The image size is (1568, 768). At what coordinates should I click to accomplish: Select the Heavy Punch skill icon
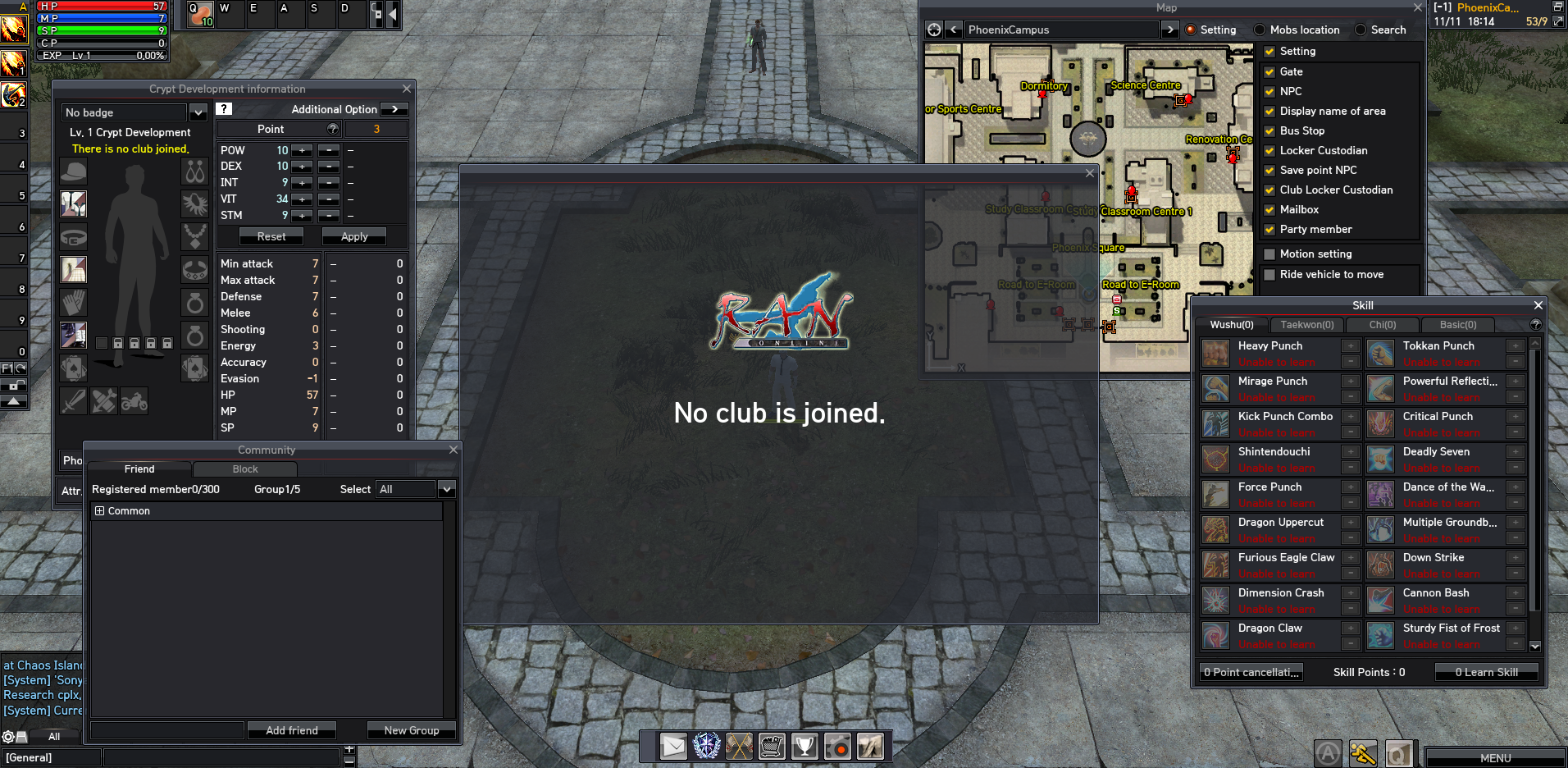[x=1215, y=354]
